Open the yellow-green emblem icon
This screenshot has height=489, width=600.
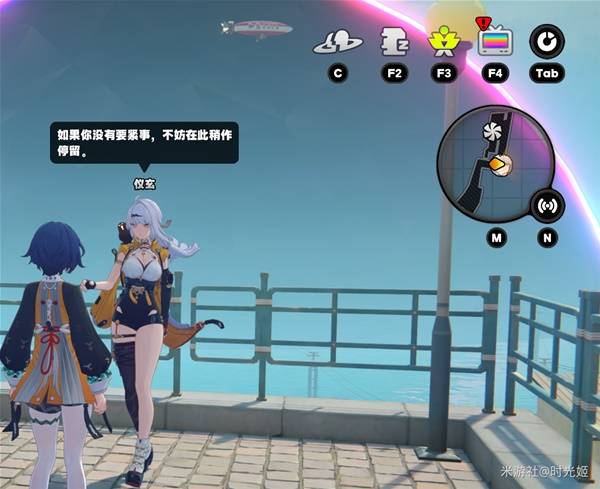pyautogui.click(x=441, y=42)
